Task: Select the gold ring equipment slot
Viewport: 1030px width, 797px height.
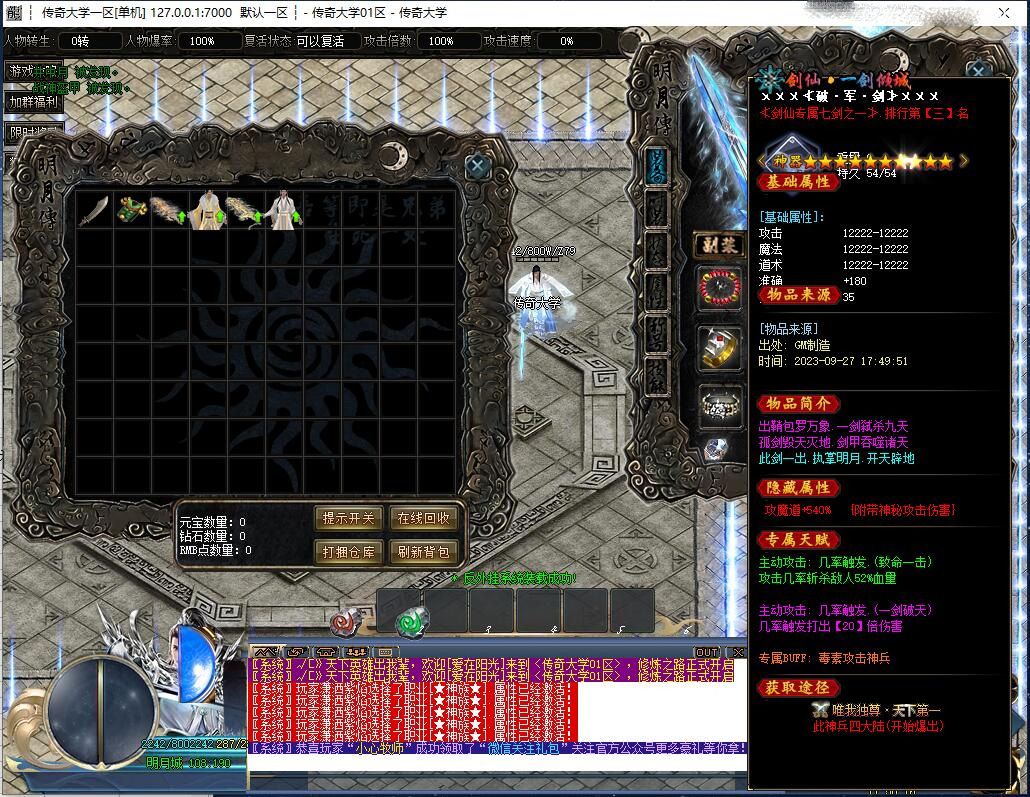Action: point(719,347)
